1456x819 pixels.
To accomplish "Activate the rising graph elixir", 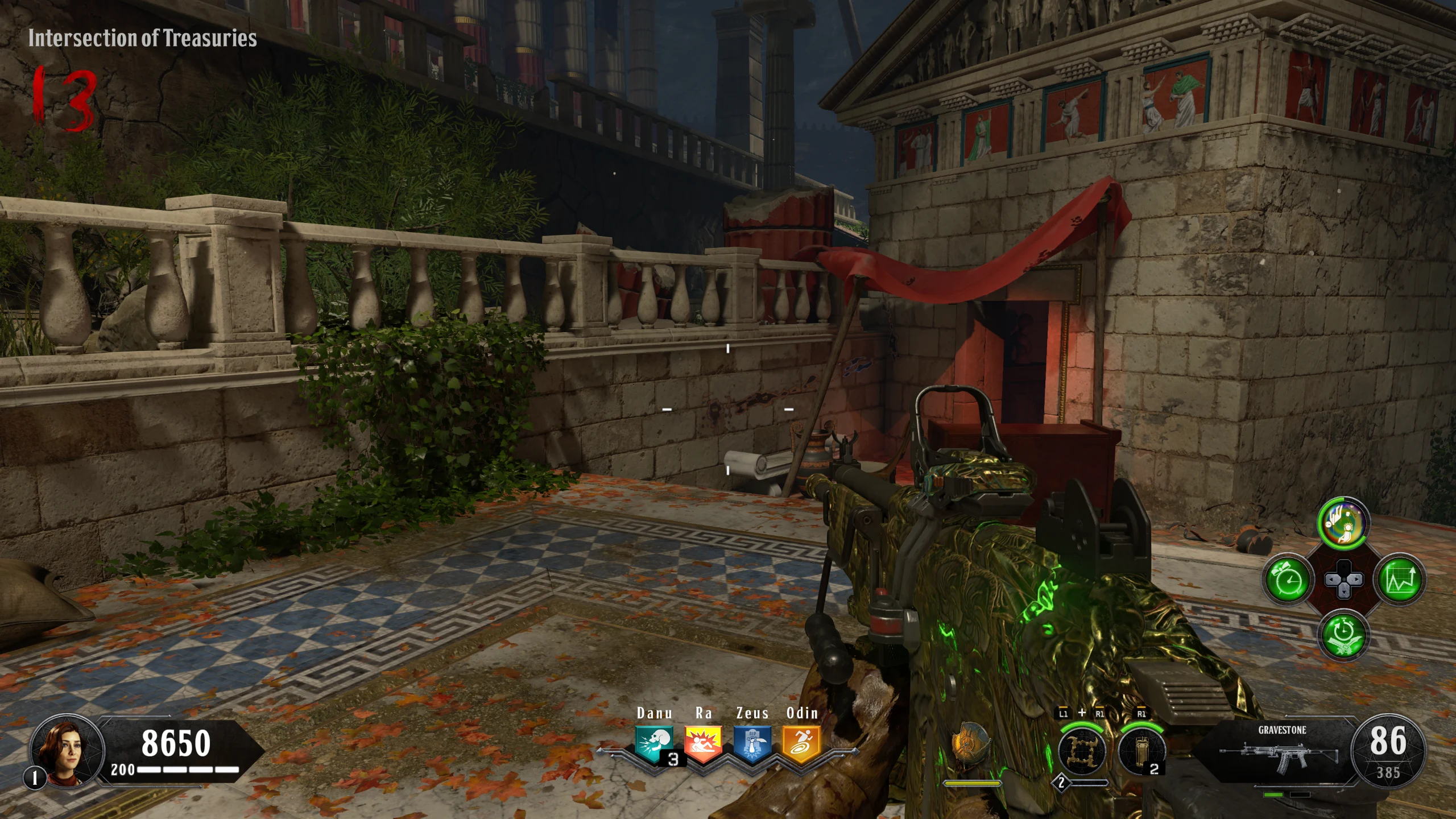I will coord(1400,580).
